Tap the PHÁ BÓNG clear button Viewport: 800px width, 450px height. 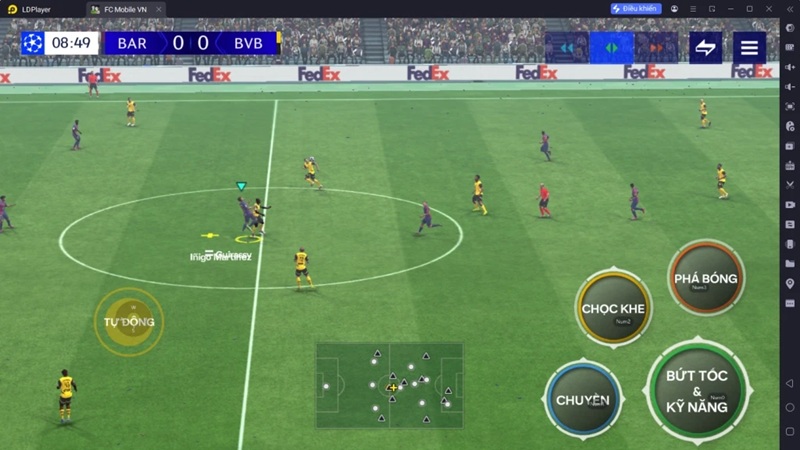(706, 278)
